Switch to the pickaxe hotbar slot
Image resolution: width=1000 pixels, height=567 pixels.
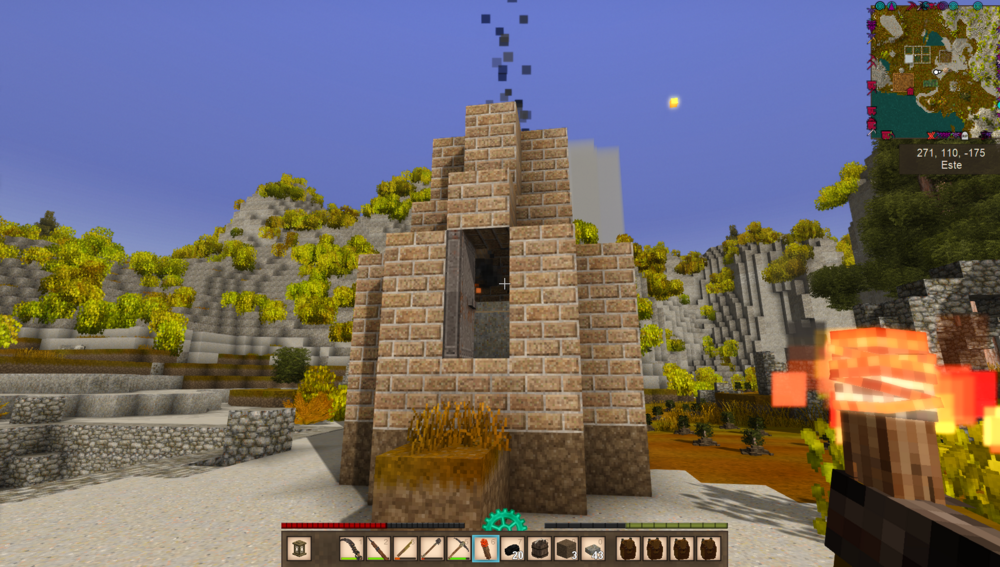(458, 548)
